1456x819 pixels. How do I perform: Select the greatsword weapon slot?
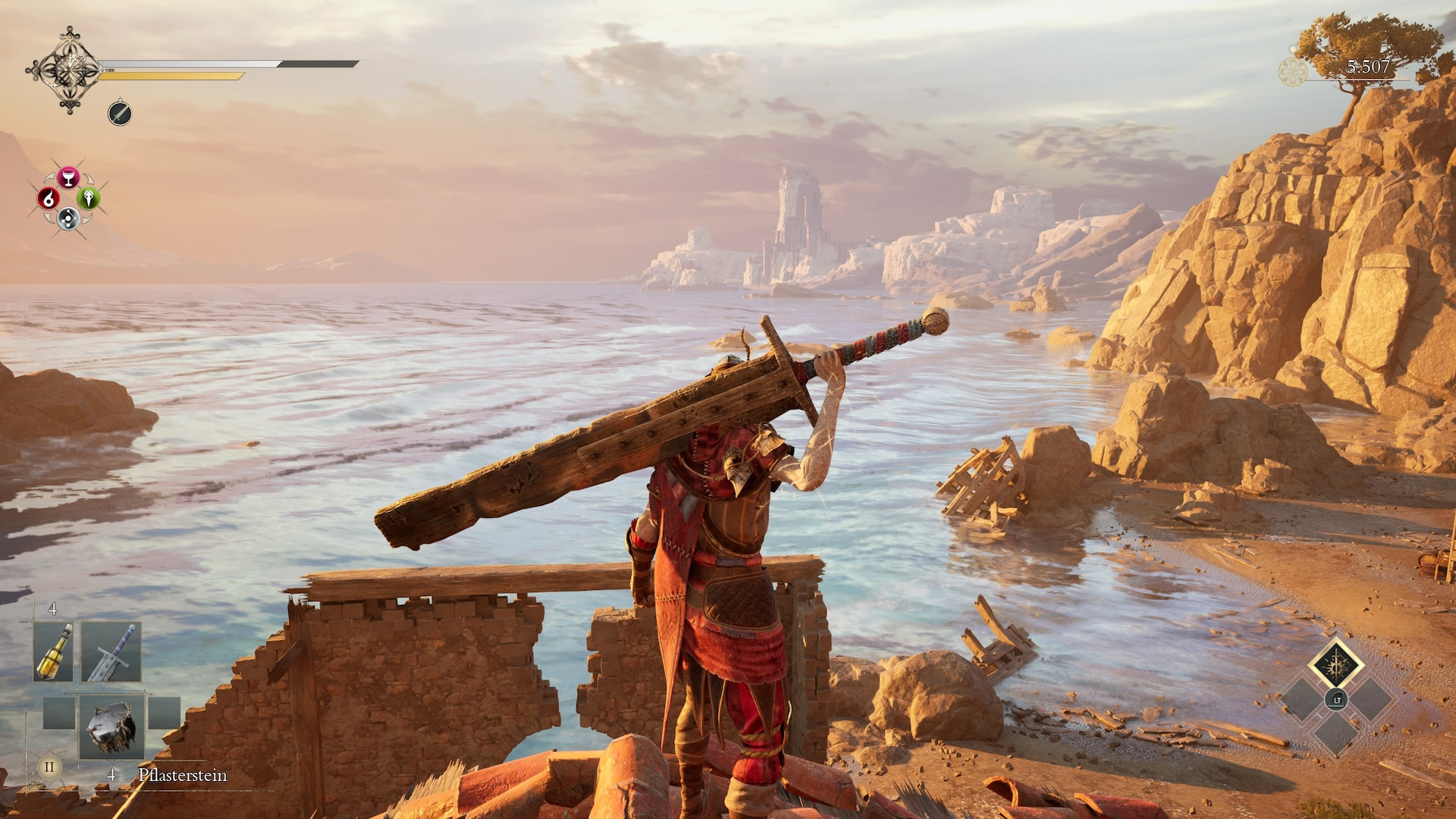pyautogui.click(x=111, y=651)
